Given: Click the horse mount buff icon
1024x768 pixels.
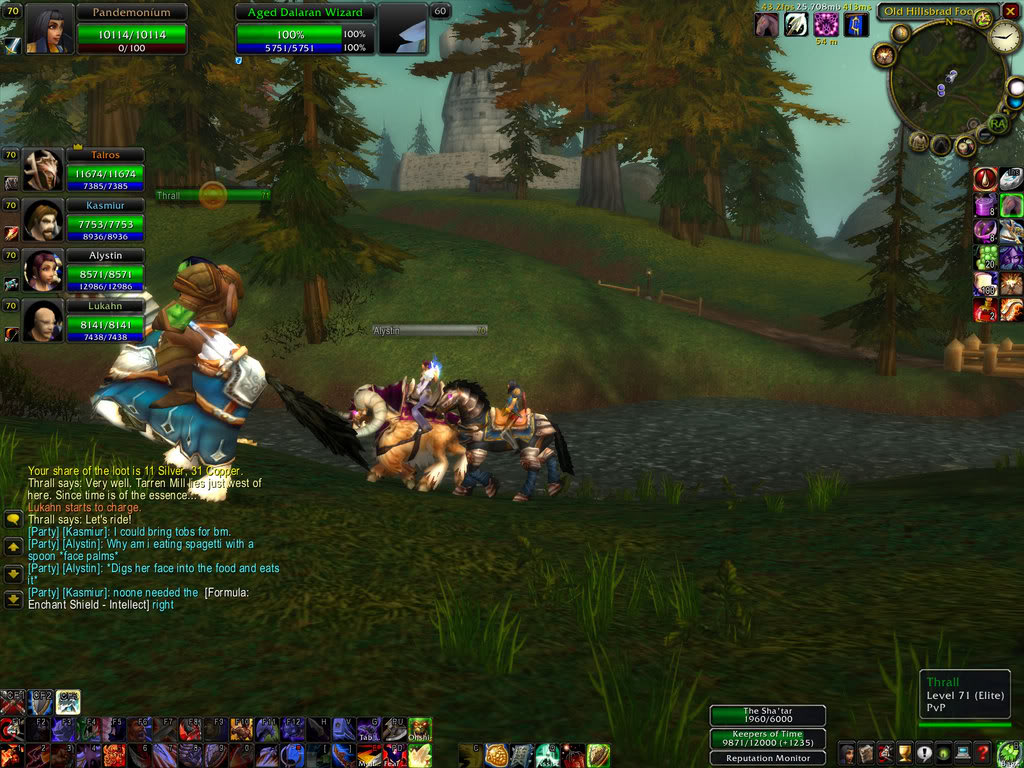Looking at the screenshot, I should (x=767, y=25).
